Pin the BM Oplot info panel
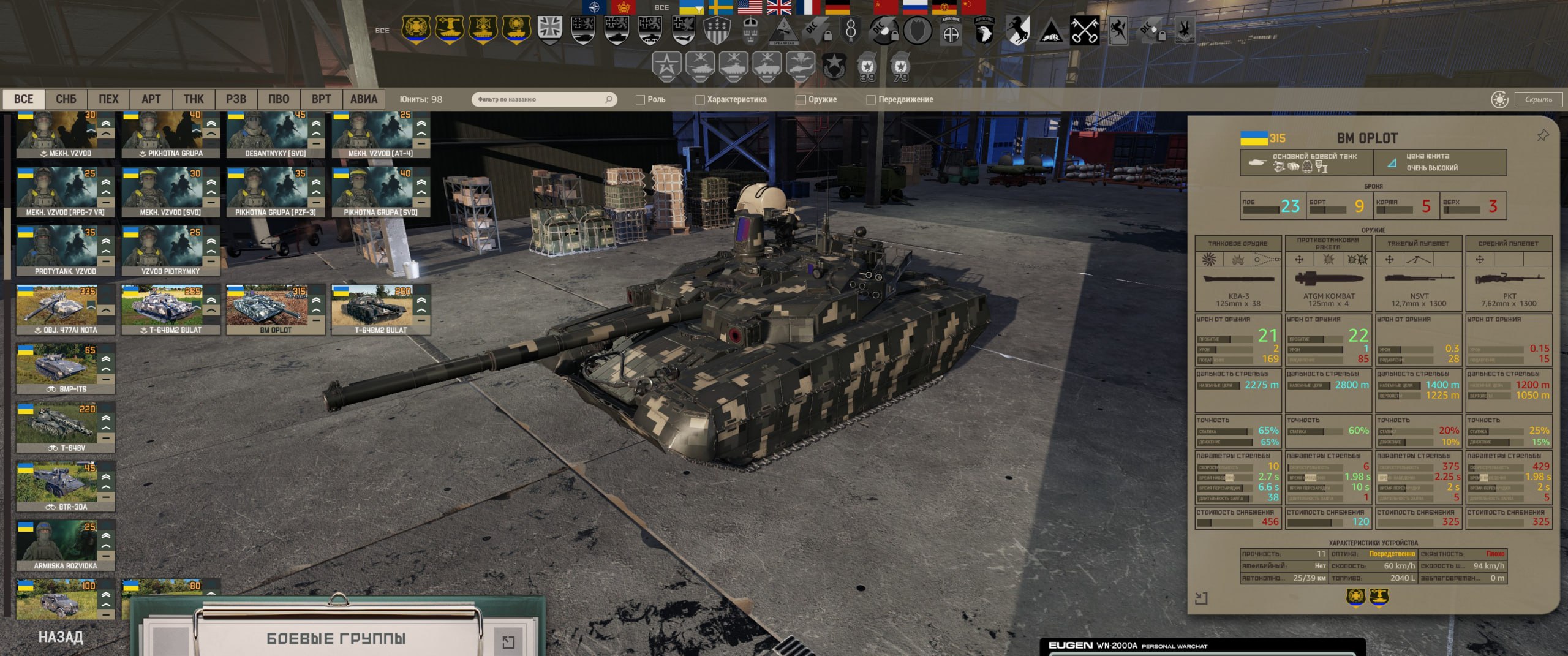The height and width of the screenshot is (656, 1568). pos(1542,136)
